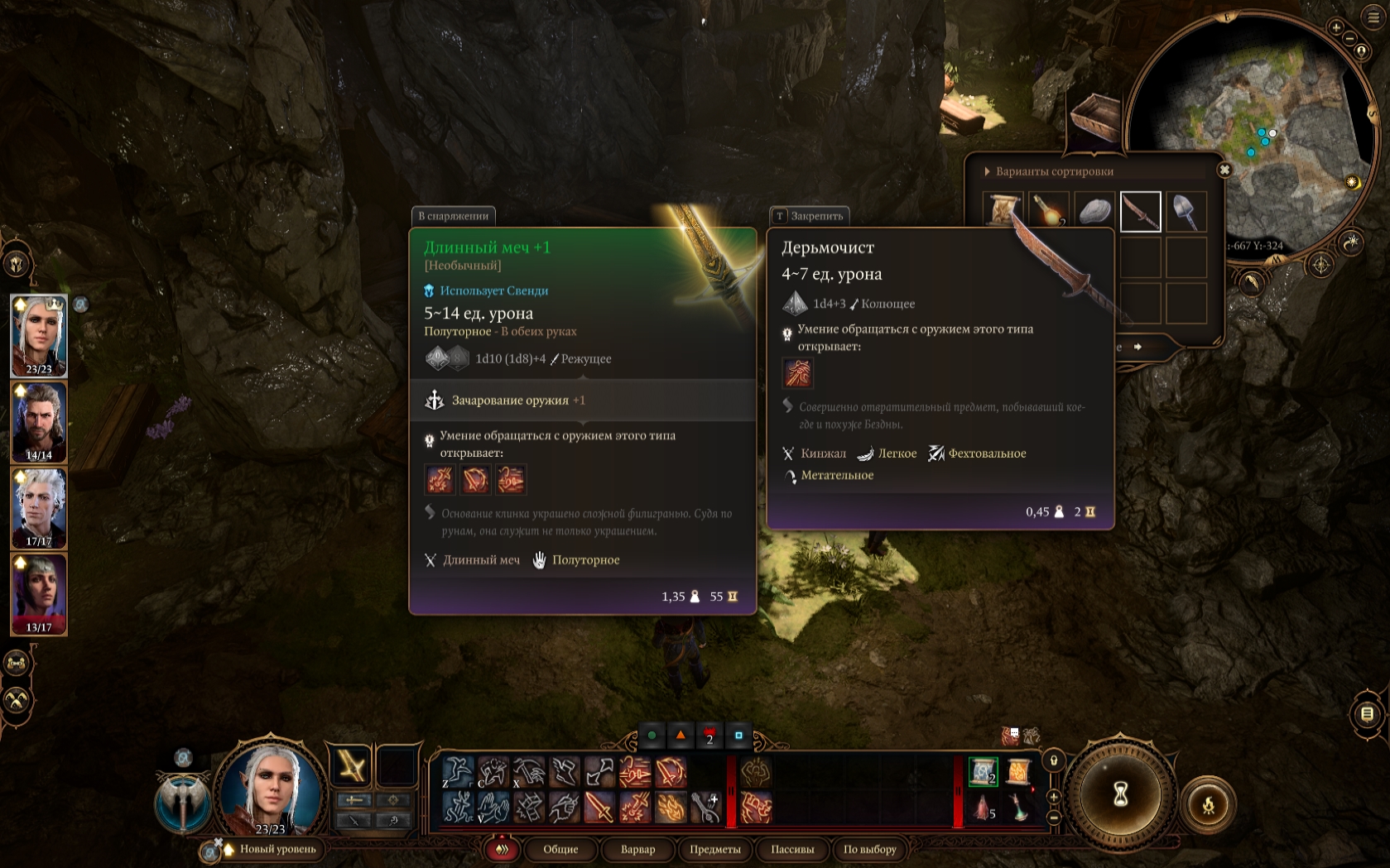Viewport: 1390px width, 868px height.
Task: Show the Предметы hotbar tab
Action: tap(715, 849)
